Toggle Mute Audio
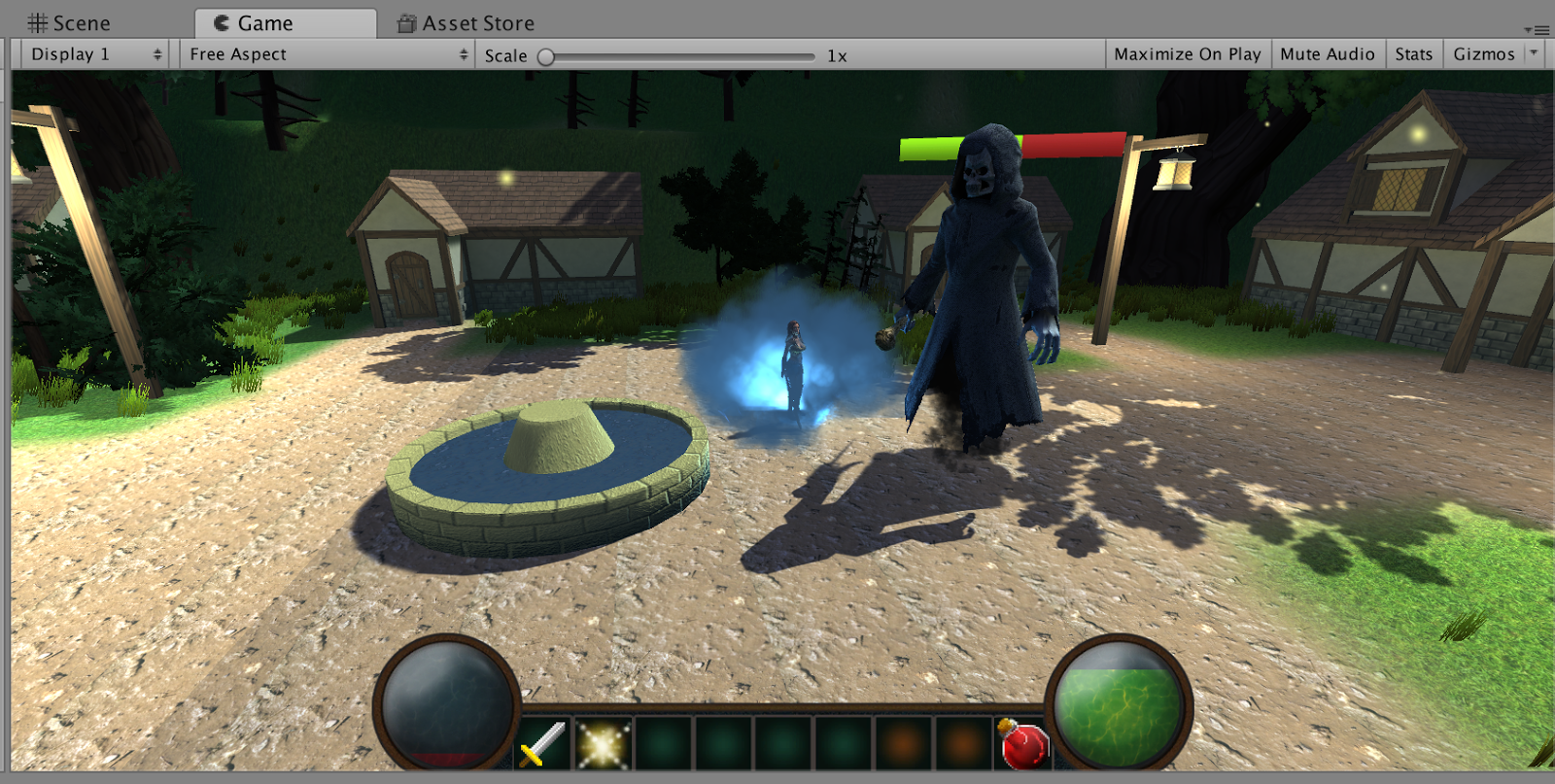Image resolution: width=1555 pixels, height=784 pixels. pos(1329,54)
